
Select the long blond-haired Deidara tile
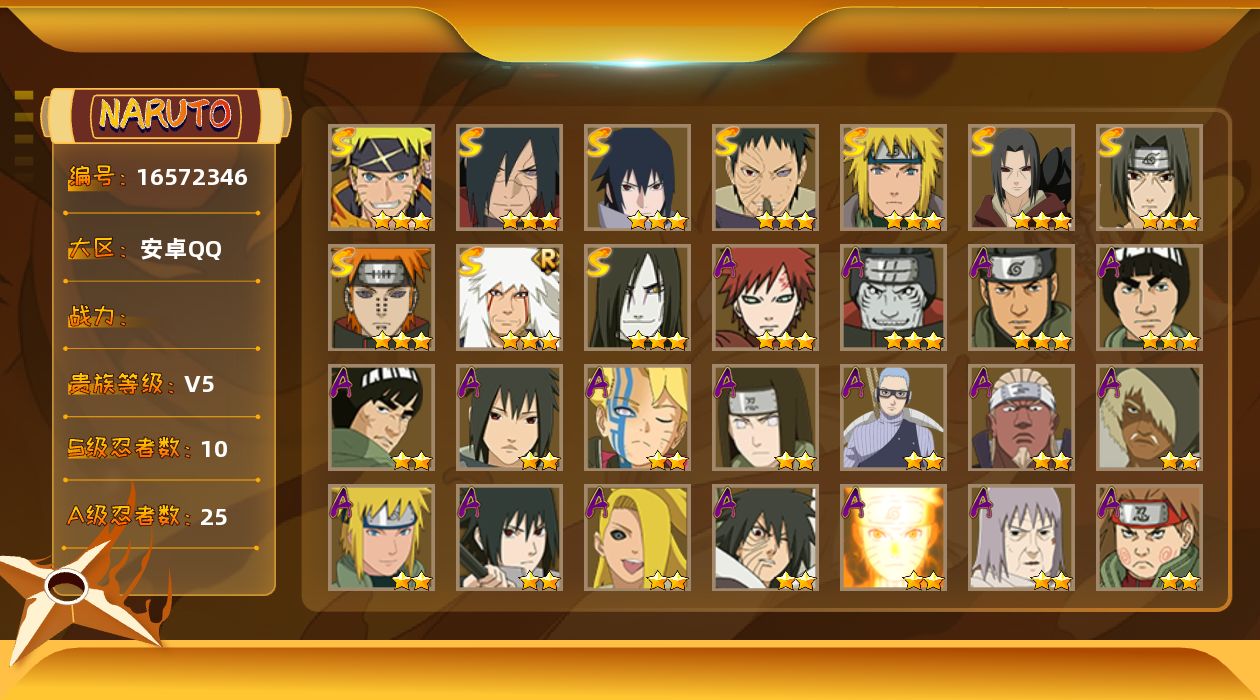tap(637, 537)
